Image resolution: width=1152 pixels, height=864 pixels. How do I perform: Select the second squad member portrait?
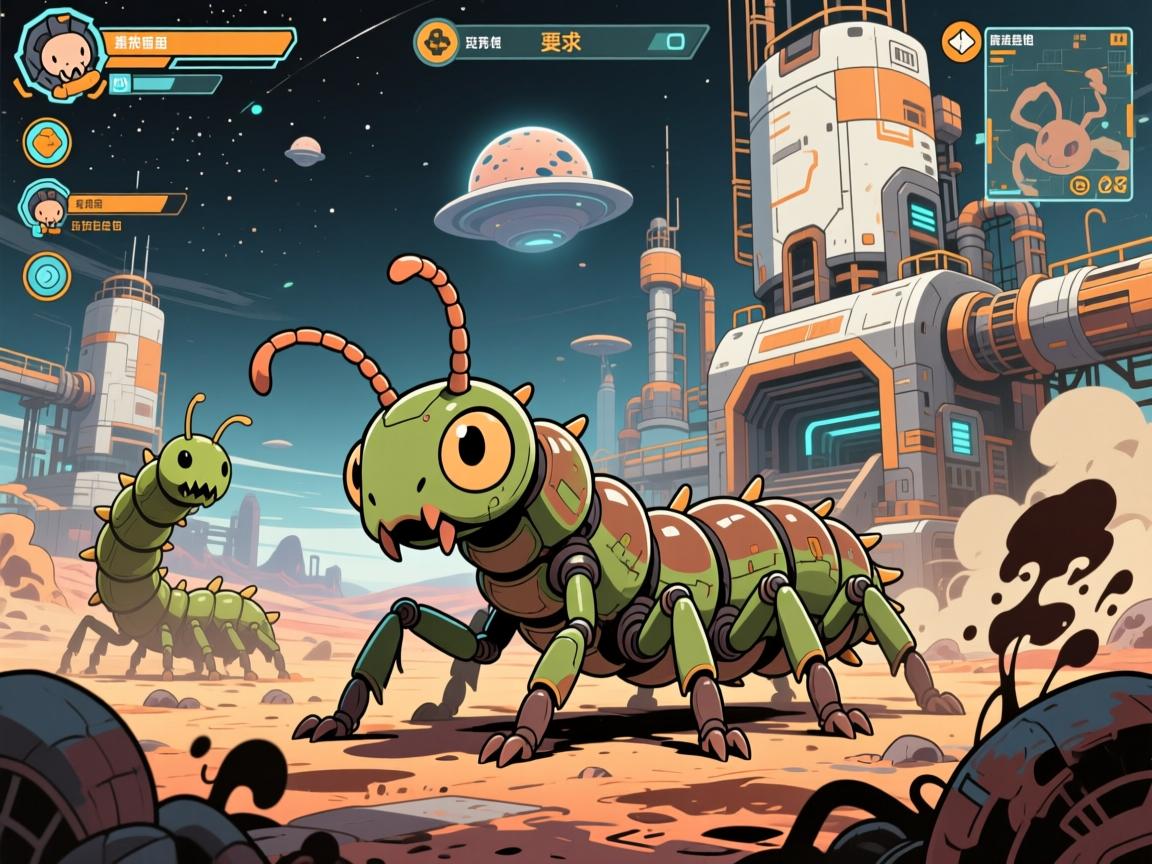click(42, 206)
